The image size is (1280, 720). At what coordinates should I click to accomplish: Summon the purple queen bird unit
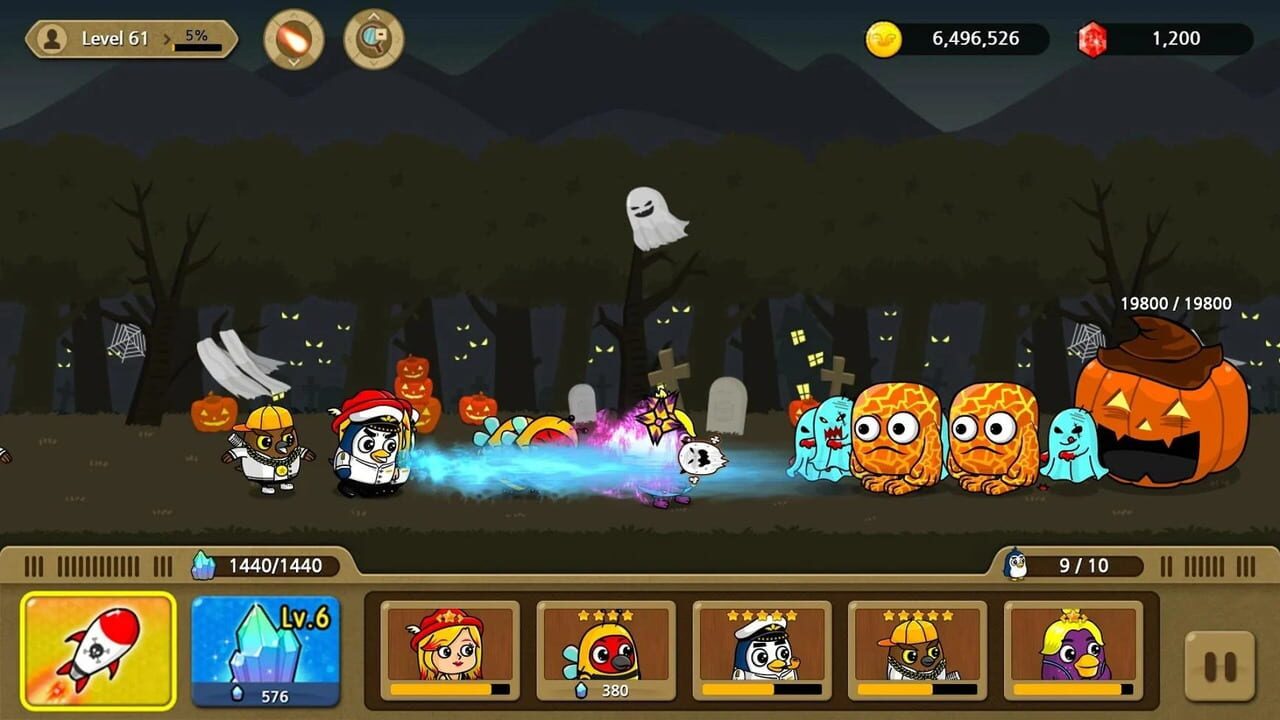(x=1075, y=650)
